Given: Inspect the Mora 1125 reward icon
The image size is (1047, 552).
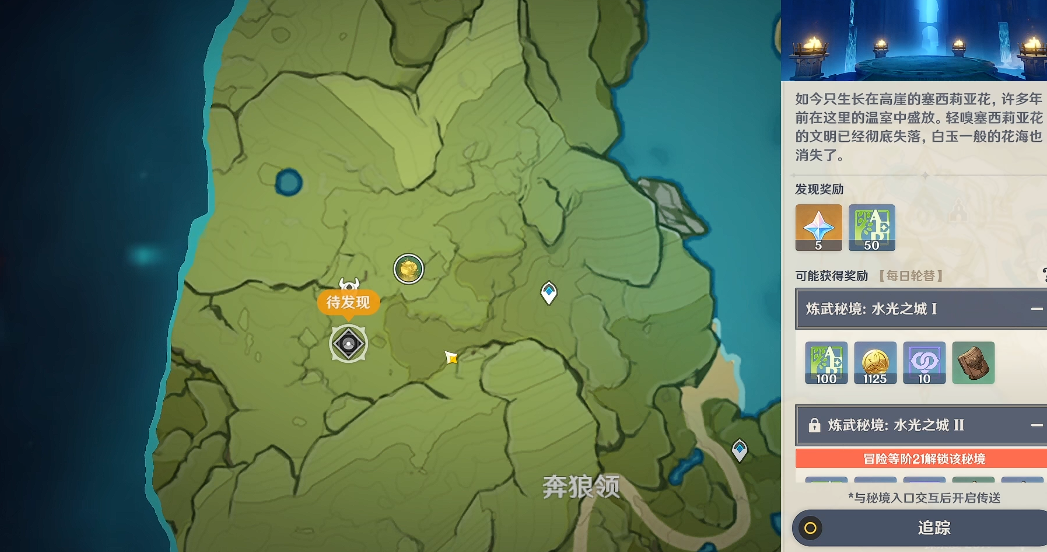Looking at the screenshot, I should click(x=876, y=363).
